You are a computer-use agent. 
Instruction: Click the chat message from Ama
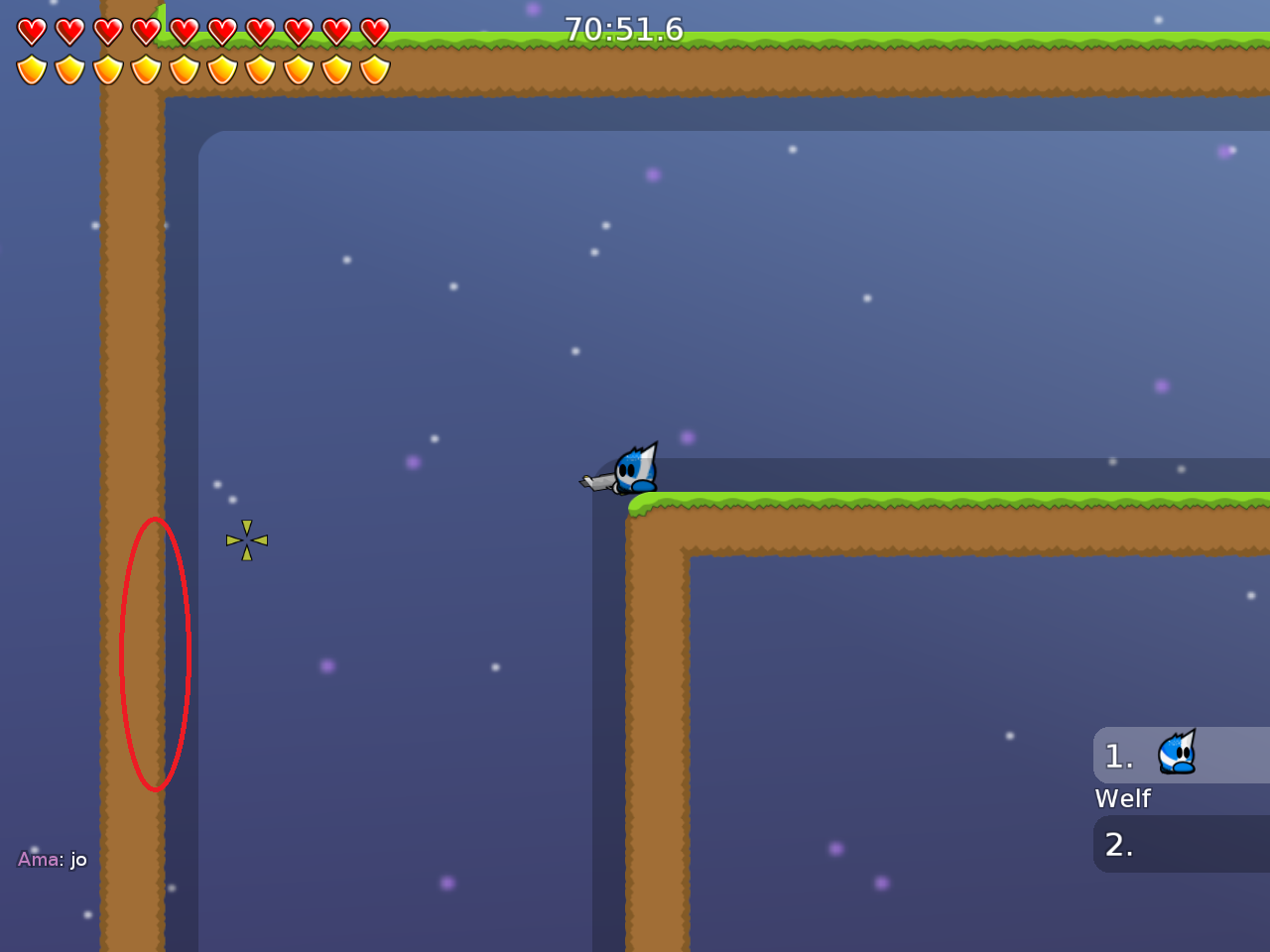52,859
